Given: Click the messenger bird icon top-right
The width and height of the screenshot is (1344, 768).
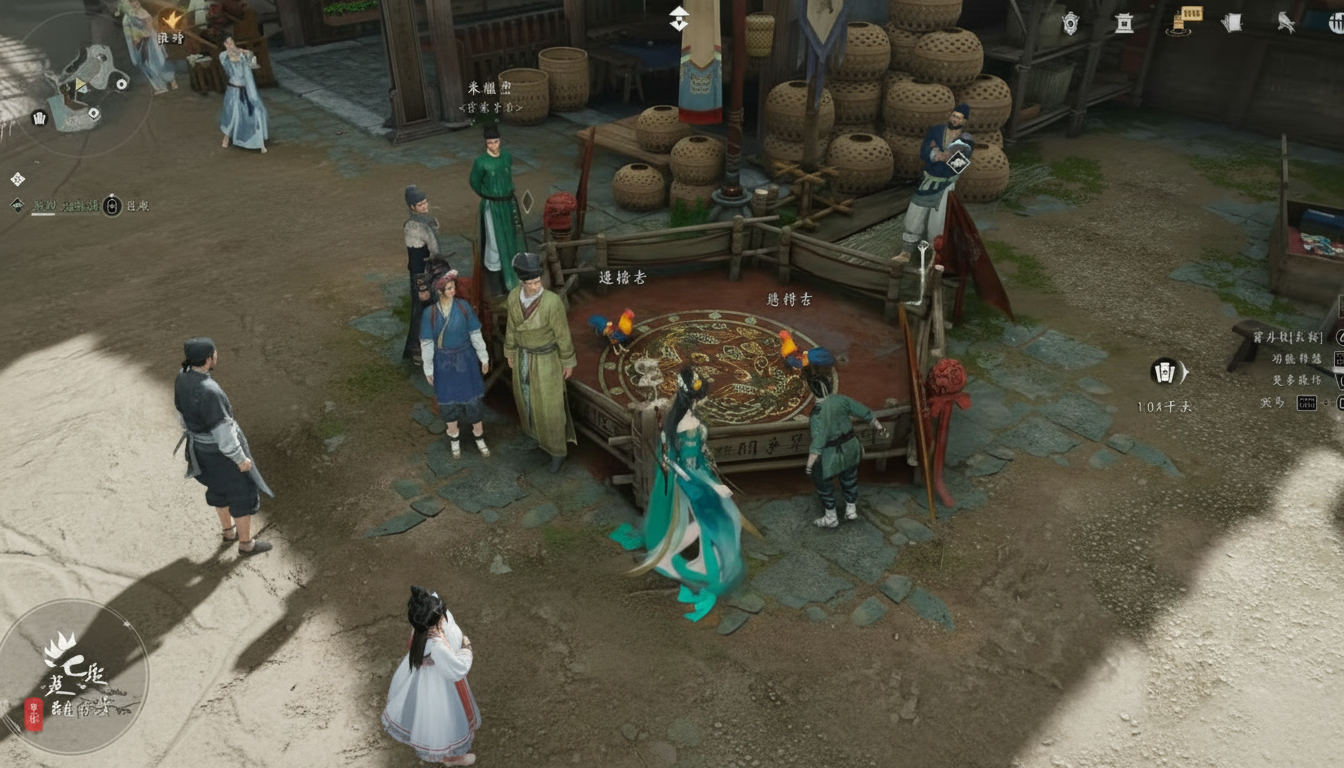Looking at the screenshot, I should click(1285, 22).
